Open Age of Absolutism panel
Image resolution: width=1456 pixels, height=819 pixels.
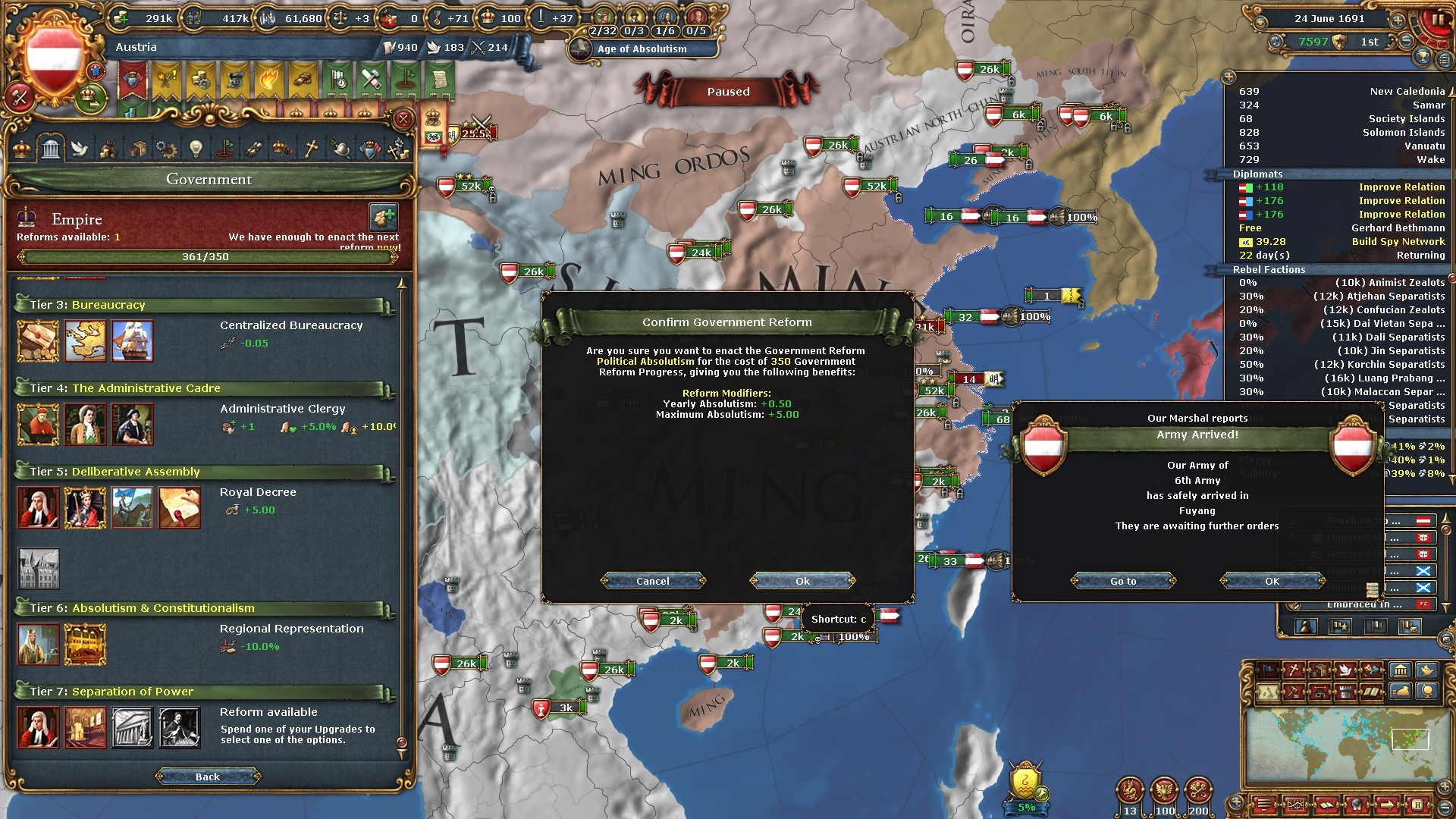[642, 49]
